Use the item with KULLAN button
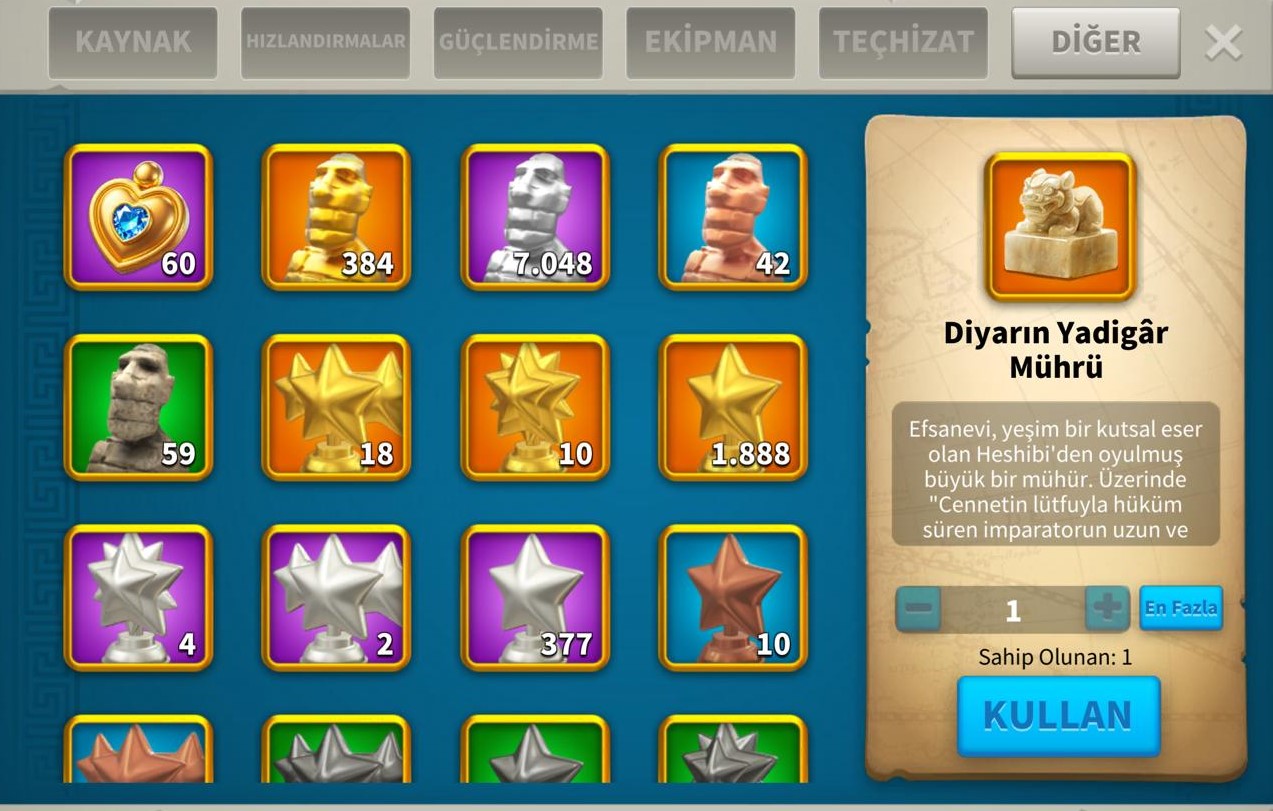Viewport: 1273px width, 811px height. pos(1058,716)
